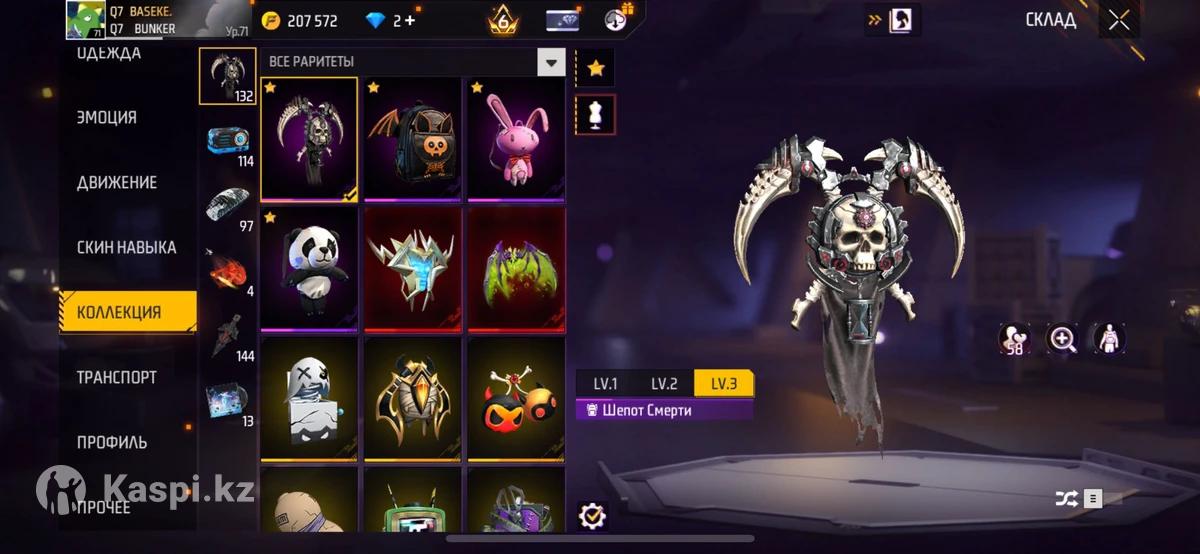The image size is (1200, 554).
Task: Zoom in with the magnifier icon
Action: [1061, 339]
